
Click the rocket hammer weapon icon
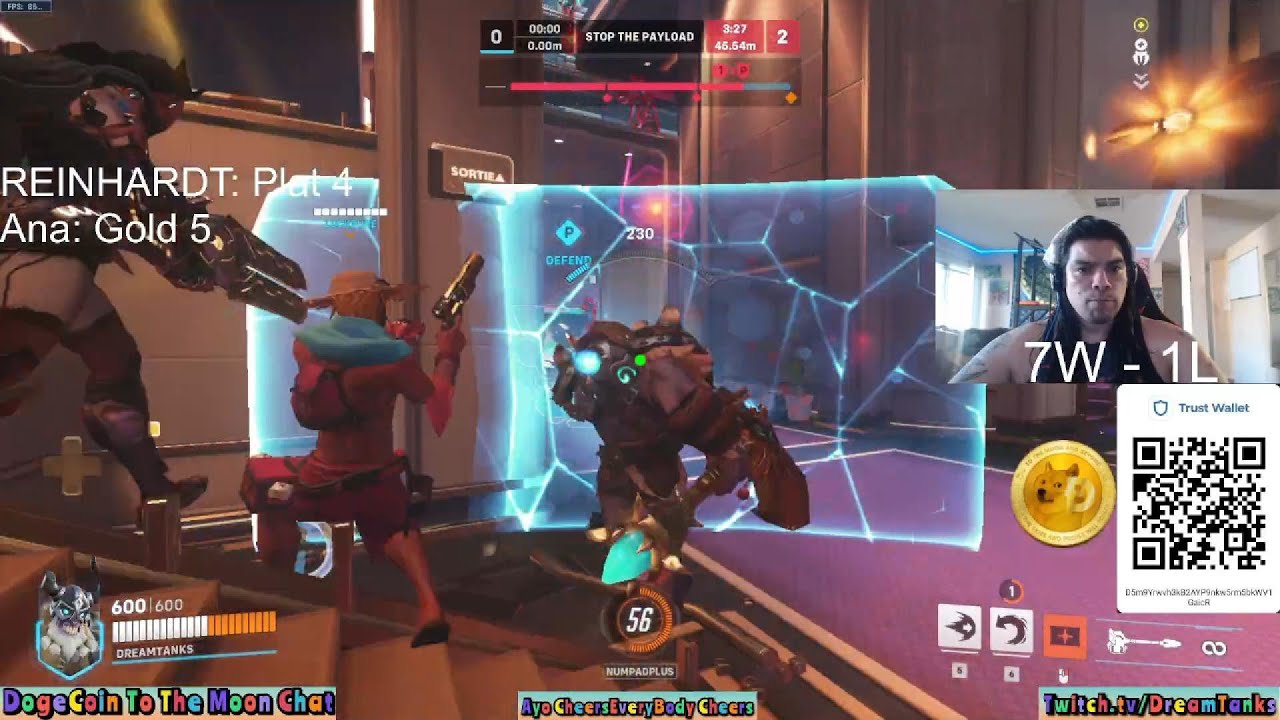tap(1144, 644)
